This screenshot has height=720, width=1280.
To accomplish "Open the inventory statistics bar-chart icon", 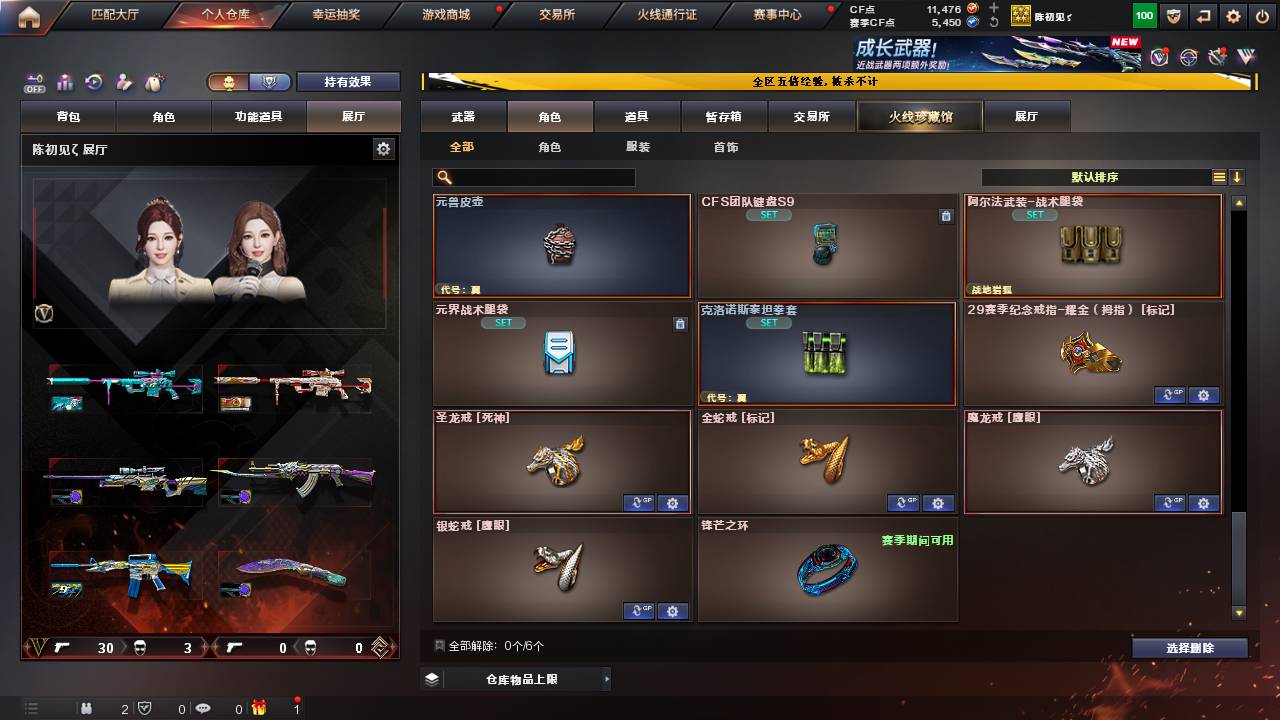I will 64,81.
